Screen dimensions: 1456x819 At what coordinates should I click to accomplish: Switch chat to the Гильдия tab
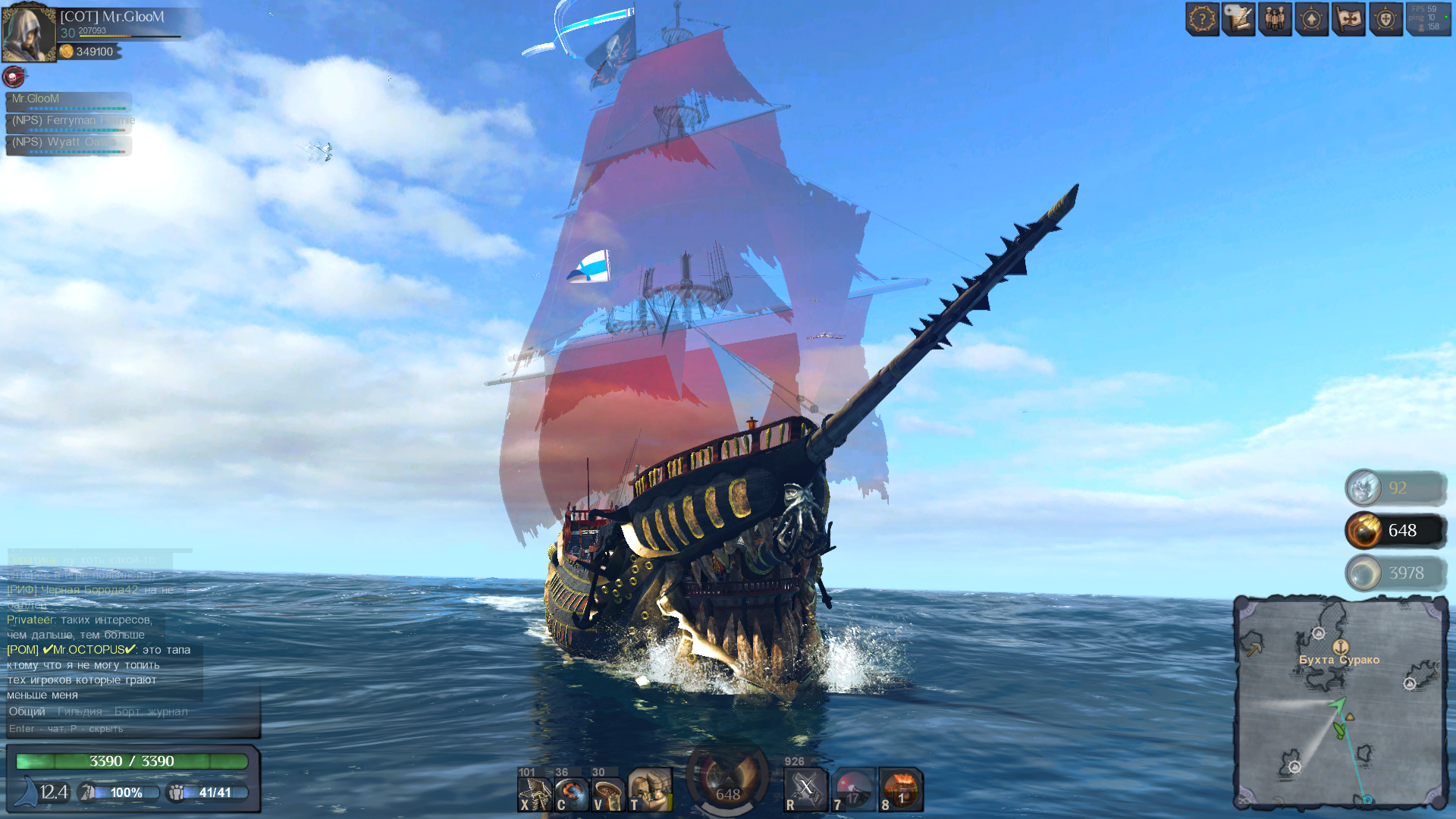pos(80,711)
